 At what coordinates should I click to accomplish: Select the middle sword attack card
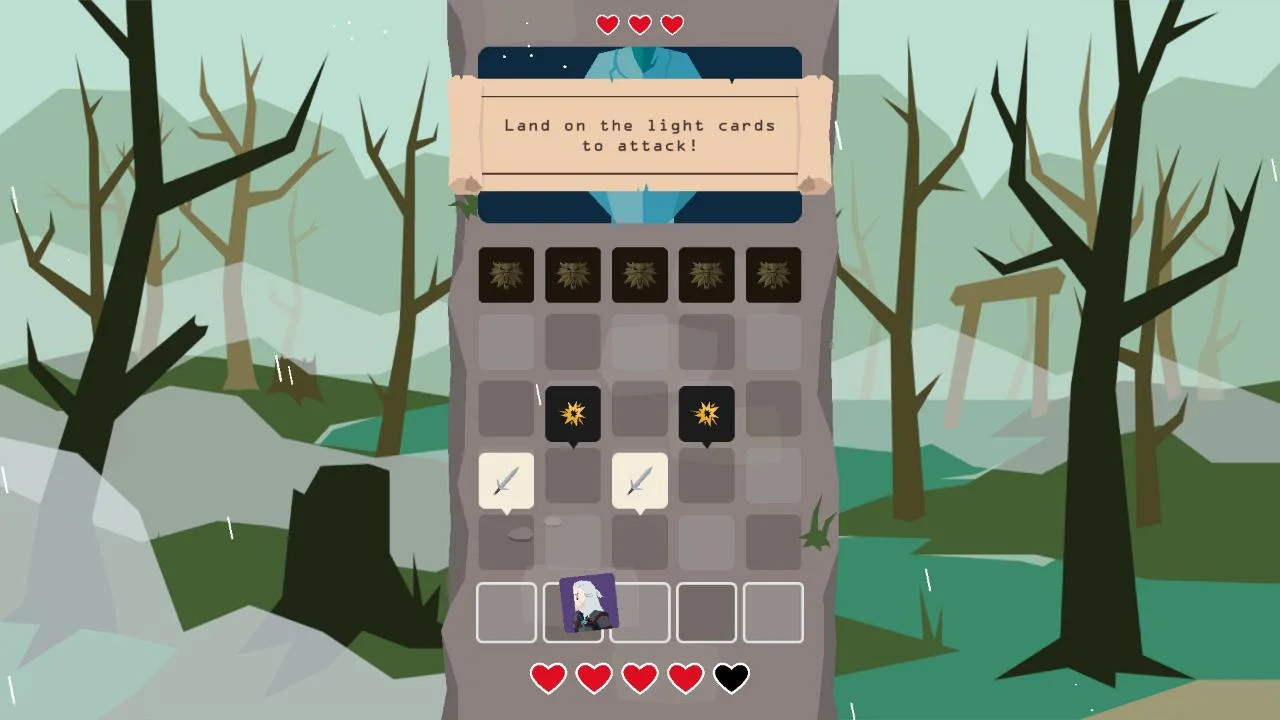tap(640, 481)
